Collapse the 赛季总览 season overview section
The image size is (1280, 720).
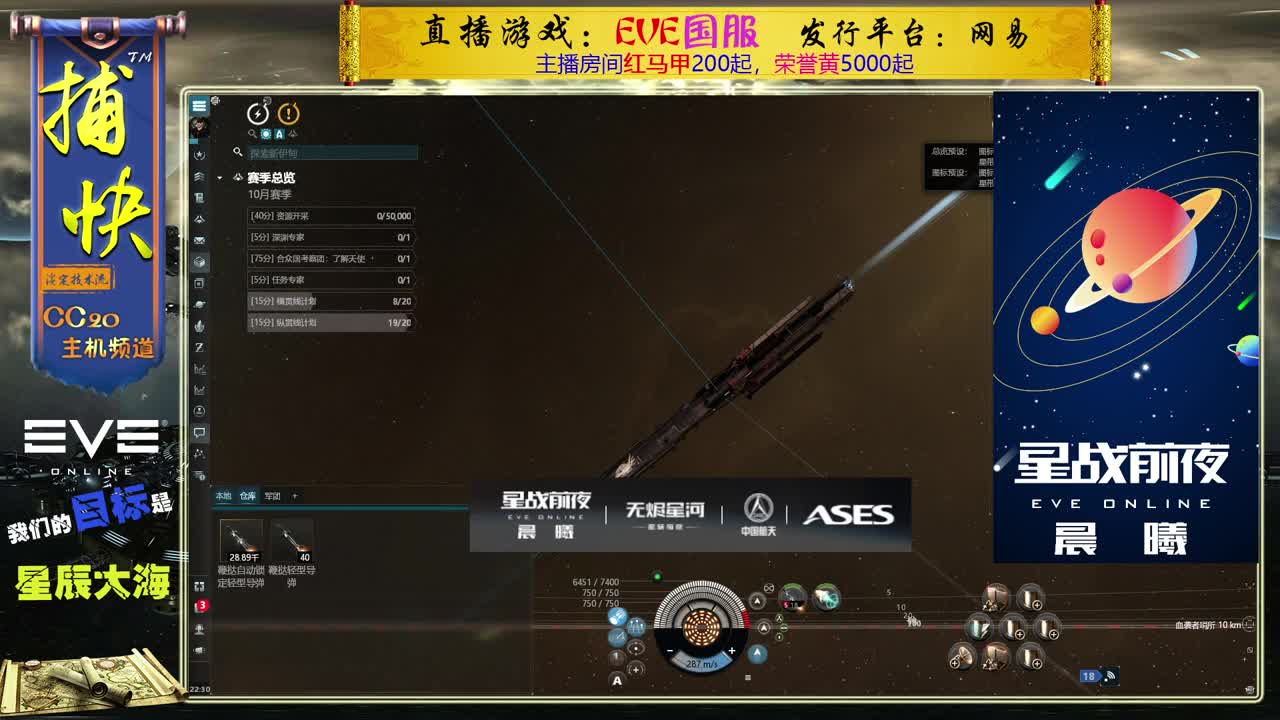click(241, 178)
